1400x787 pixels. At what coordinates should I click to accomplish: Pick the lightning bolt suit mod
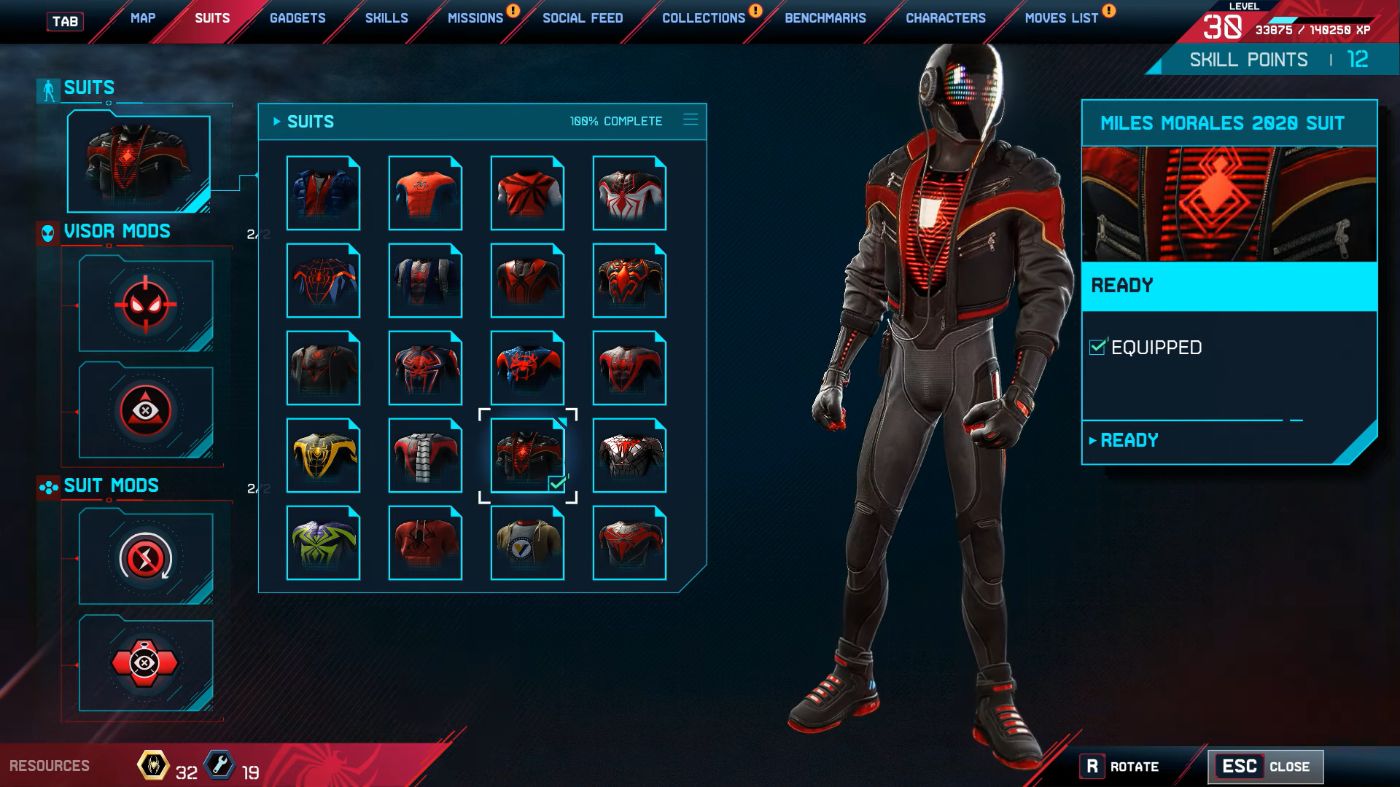point(146,556)
